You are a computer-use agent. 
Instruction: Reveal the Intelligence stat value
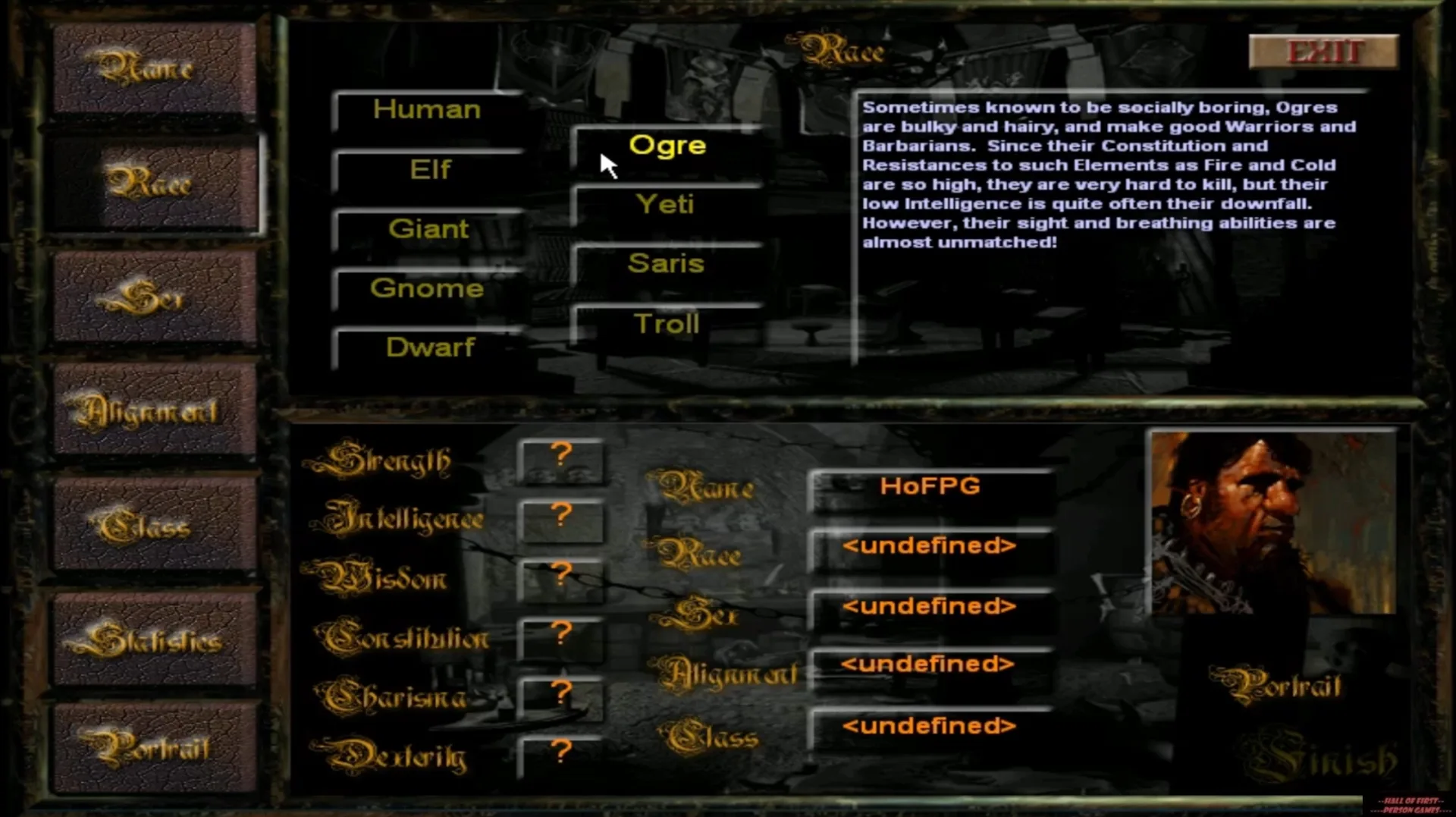[561, 518]
